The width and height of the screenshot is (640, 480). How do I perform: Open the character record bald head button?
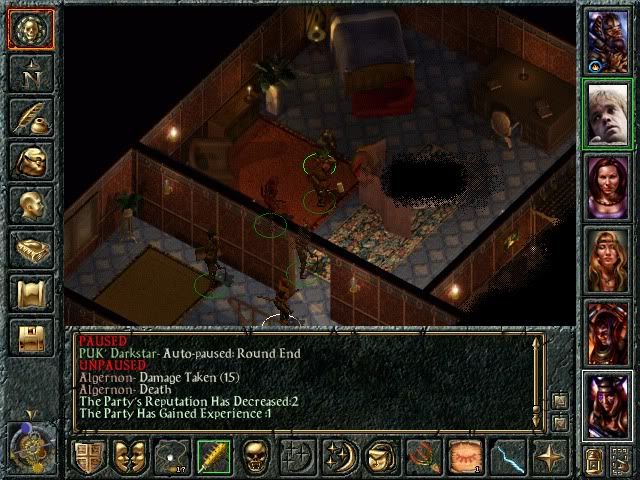(29, 205)
